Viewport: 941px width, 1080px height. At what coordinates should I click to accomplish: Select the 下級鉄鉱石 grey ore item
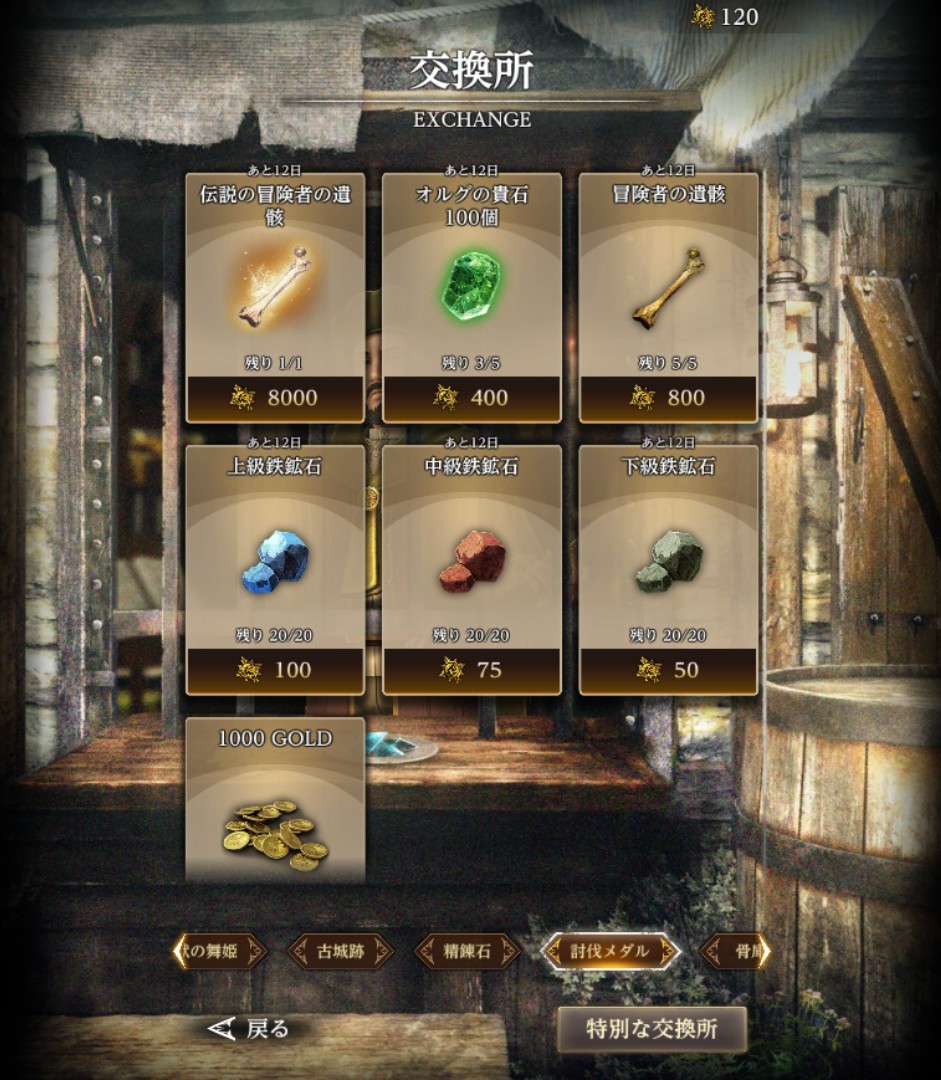[x=668, y=569]
